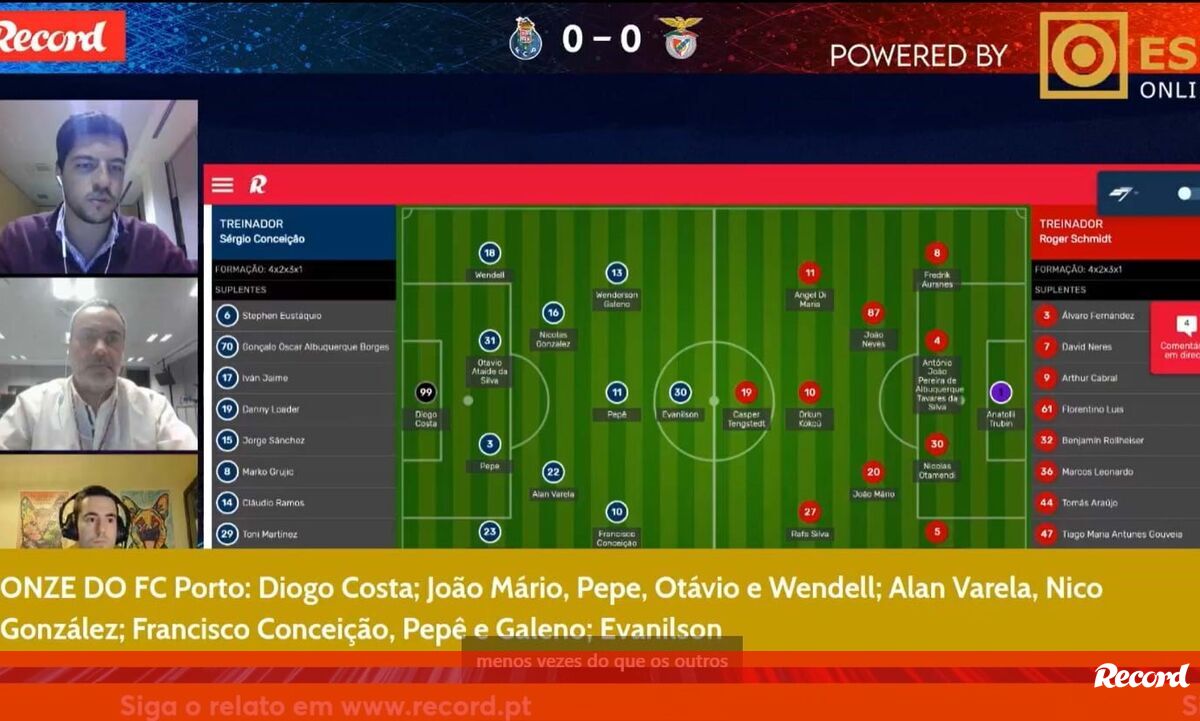Select Rafa Silva's number 27 marker
The image size is (1200, 721).
(x=809, y=513)
